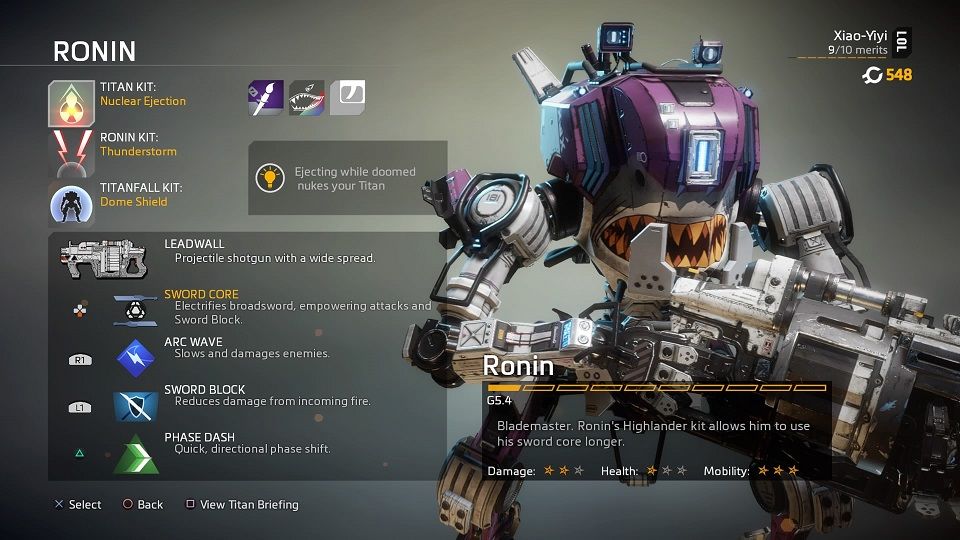
Task: Confirm with the Select option
Action: click(78, 505)
